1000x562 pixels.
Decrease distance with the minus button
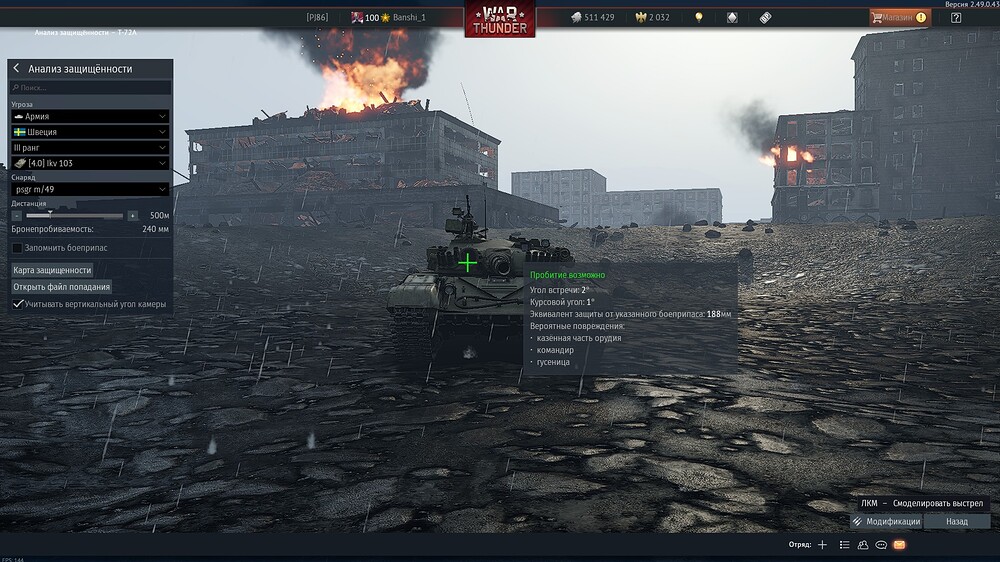point(17,215)
